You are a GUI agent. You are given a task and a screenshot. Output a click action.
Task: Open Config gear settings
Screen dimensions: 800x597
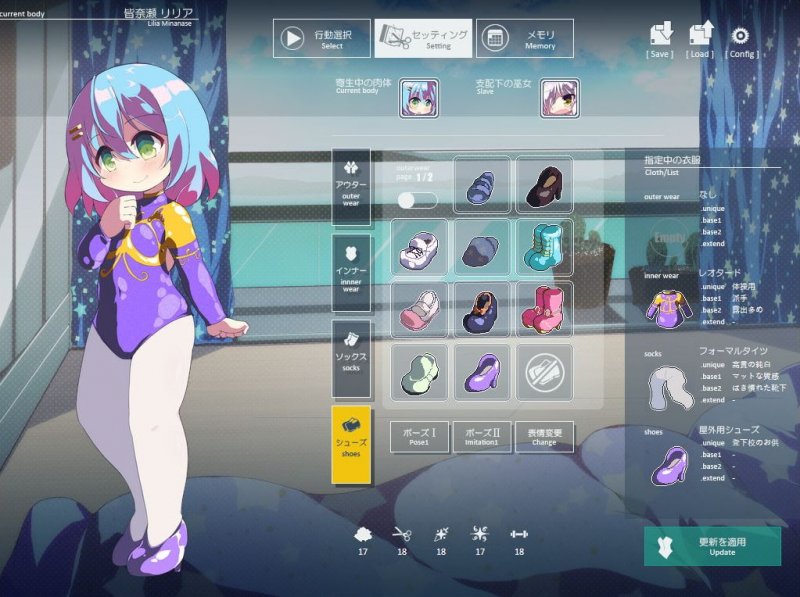point(741,38)
